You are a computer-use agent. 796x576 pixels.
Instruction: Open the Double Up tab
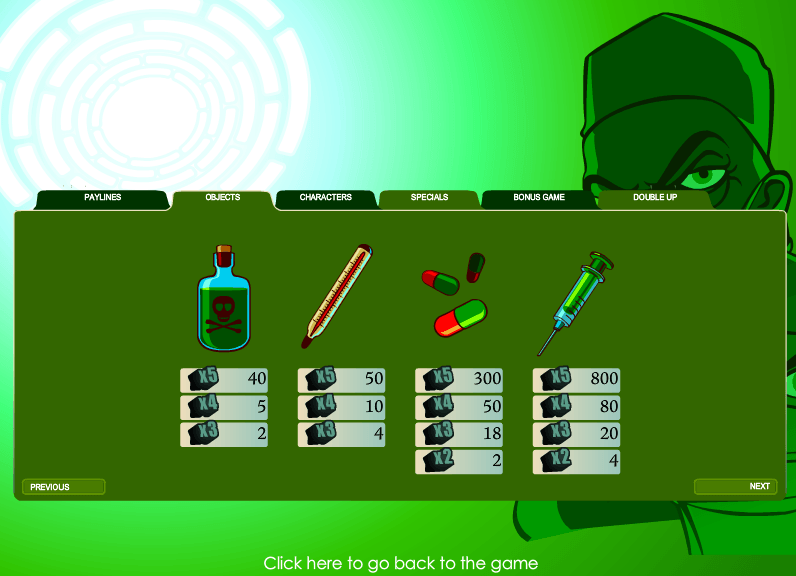pos(654,198)
